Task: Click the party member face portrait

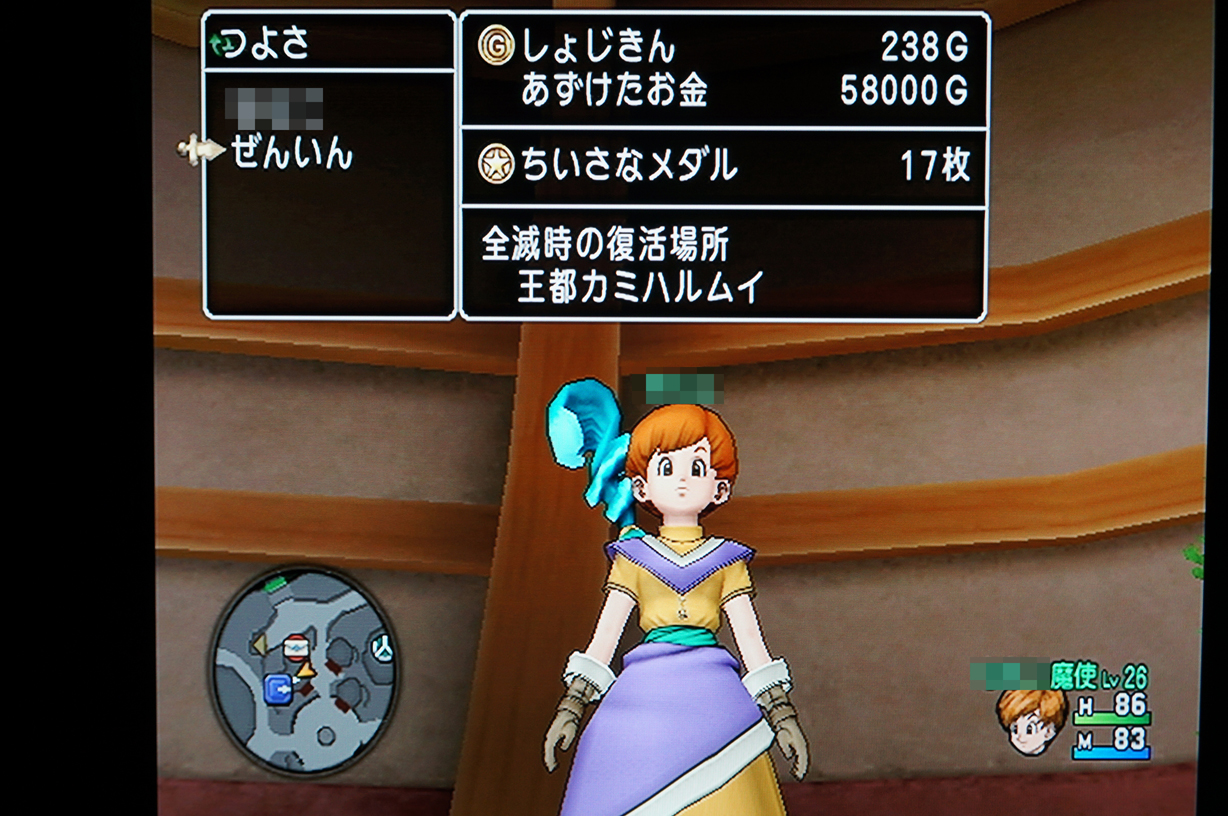Action: 1030,720
